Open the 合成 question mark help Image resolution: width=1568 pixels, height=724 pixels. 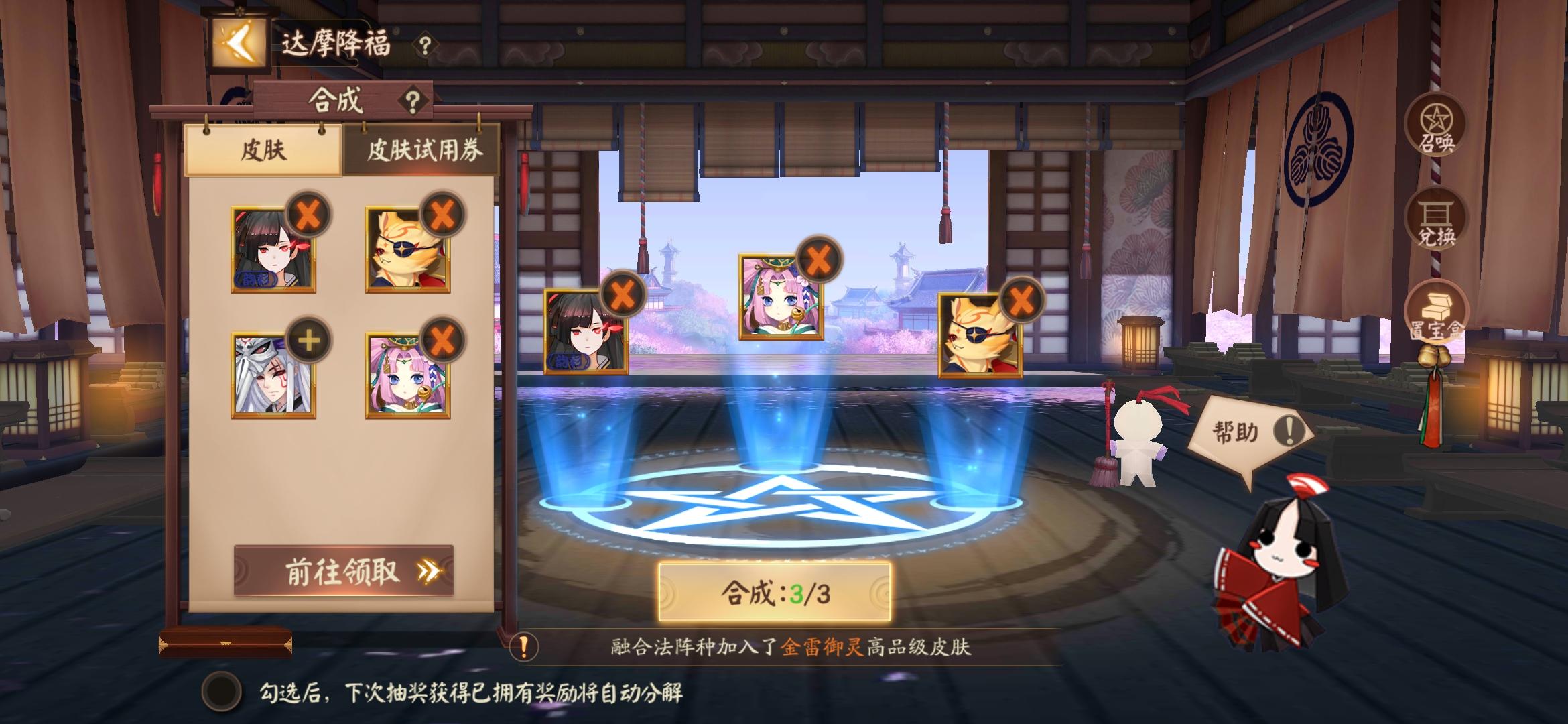(413, 100)
